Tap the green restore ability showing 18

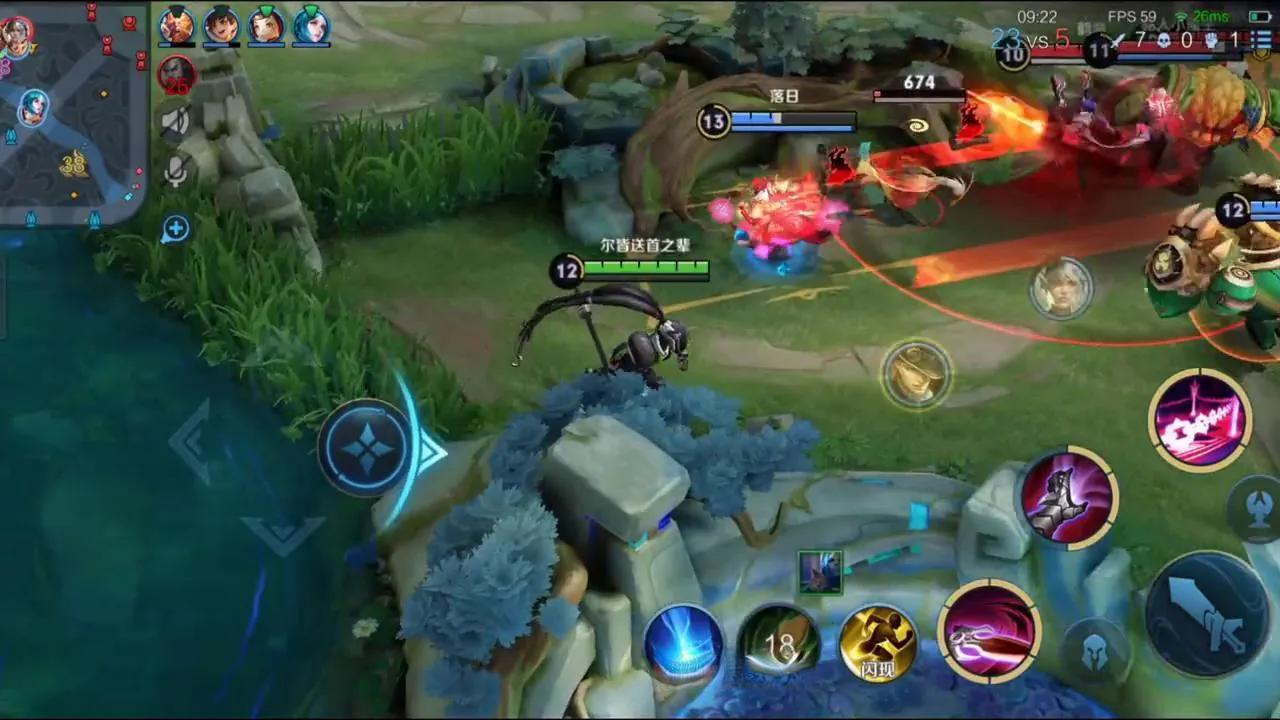(x=779, y=645)
